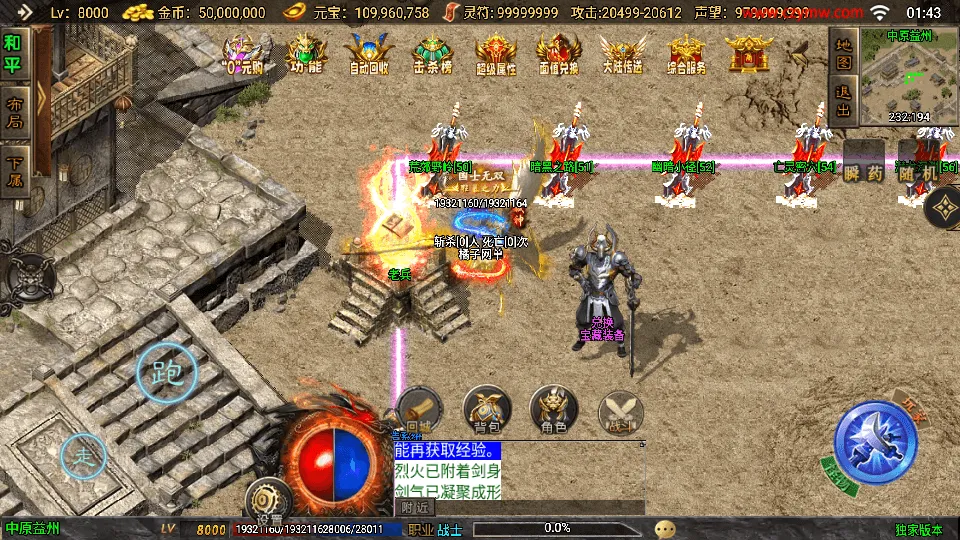Open the 大陆传送 continent teleport icon
960x540 pixels.
point(621,54)
